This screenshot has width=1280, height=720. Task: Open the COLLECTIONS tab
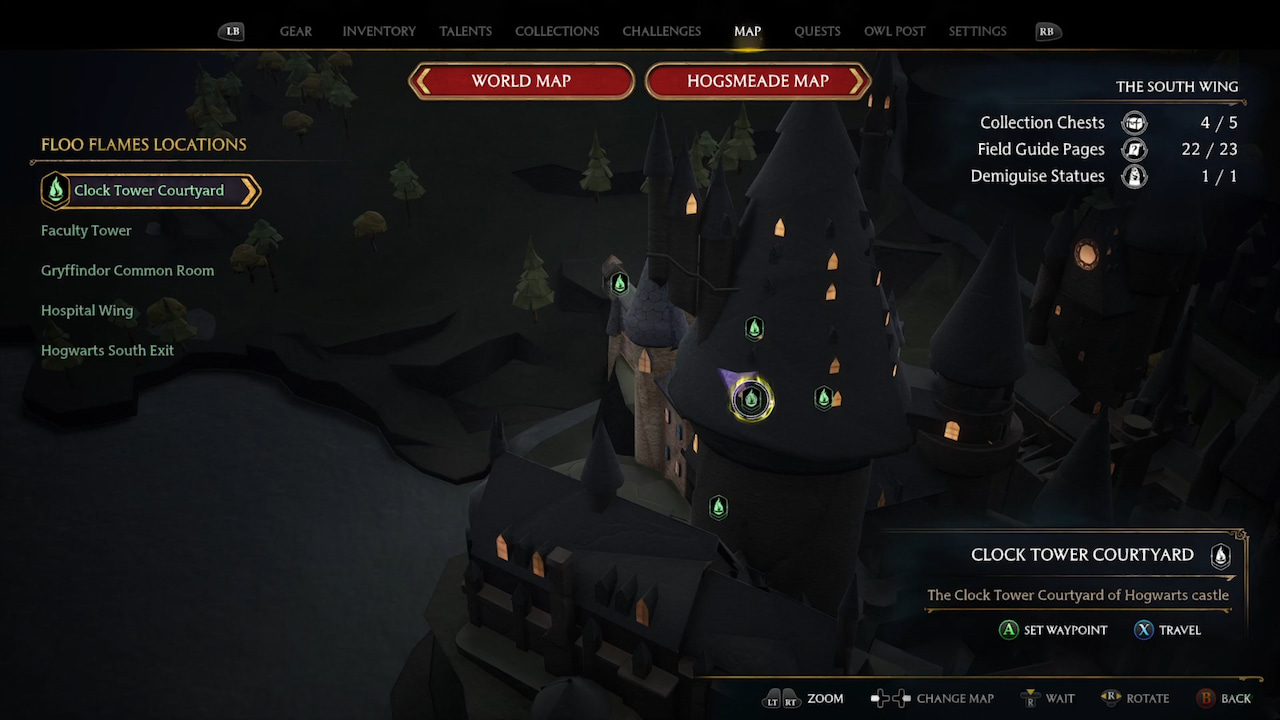click(x=557, y=31)
